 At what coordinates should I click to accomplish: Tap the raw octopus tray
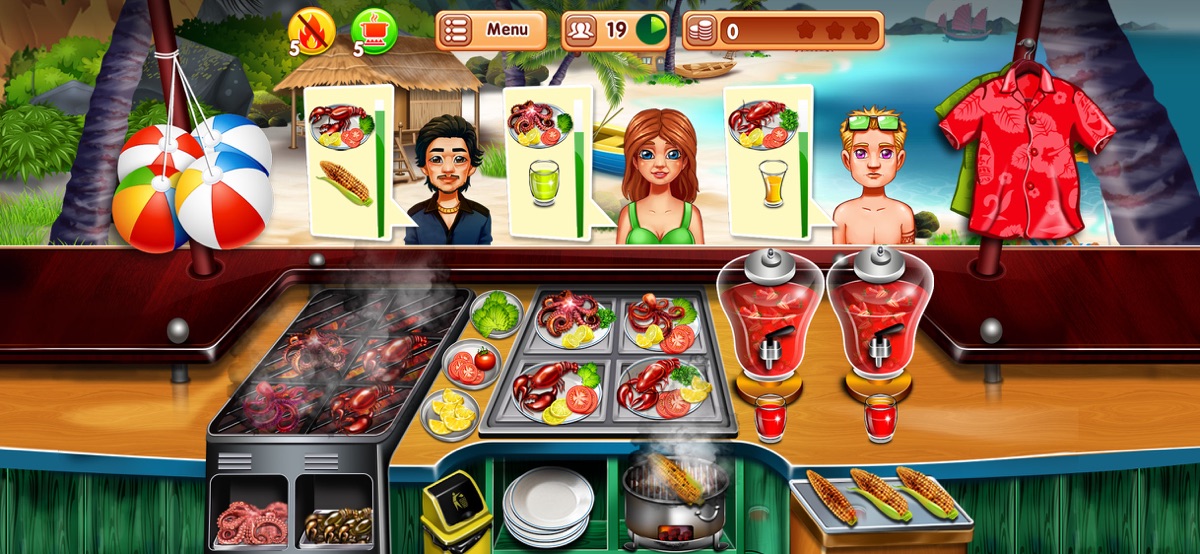[250, 520]
